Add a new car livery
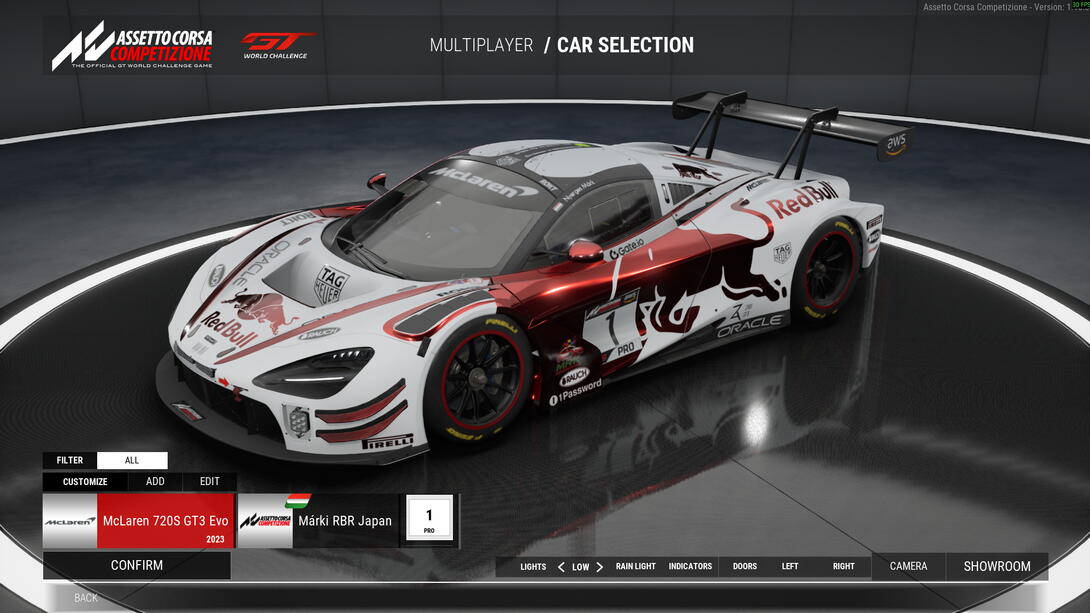 155,481
